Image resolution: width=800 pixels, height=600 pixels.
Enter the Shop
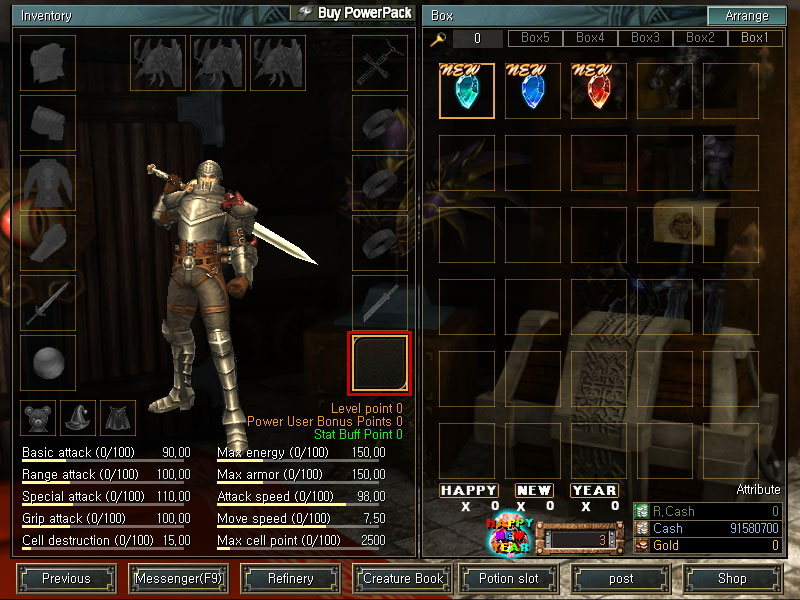coord(732,578)
